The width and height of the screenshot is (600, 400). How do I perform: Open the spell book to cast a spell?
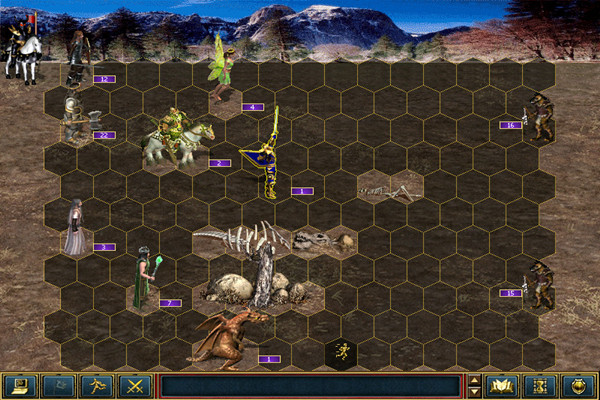[502, 385]
